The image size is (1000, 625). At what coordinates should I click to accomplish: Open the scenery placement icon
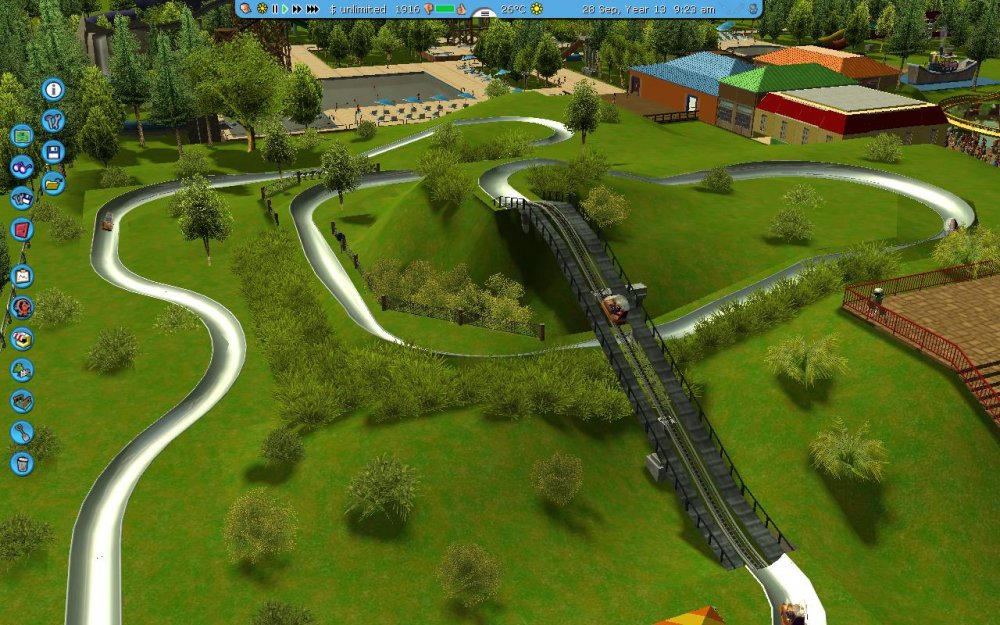[x=21, y=370]
